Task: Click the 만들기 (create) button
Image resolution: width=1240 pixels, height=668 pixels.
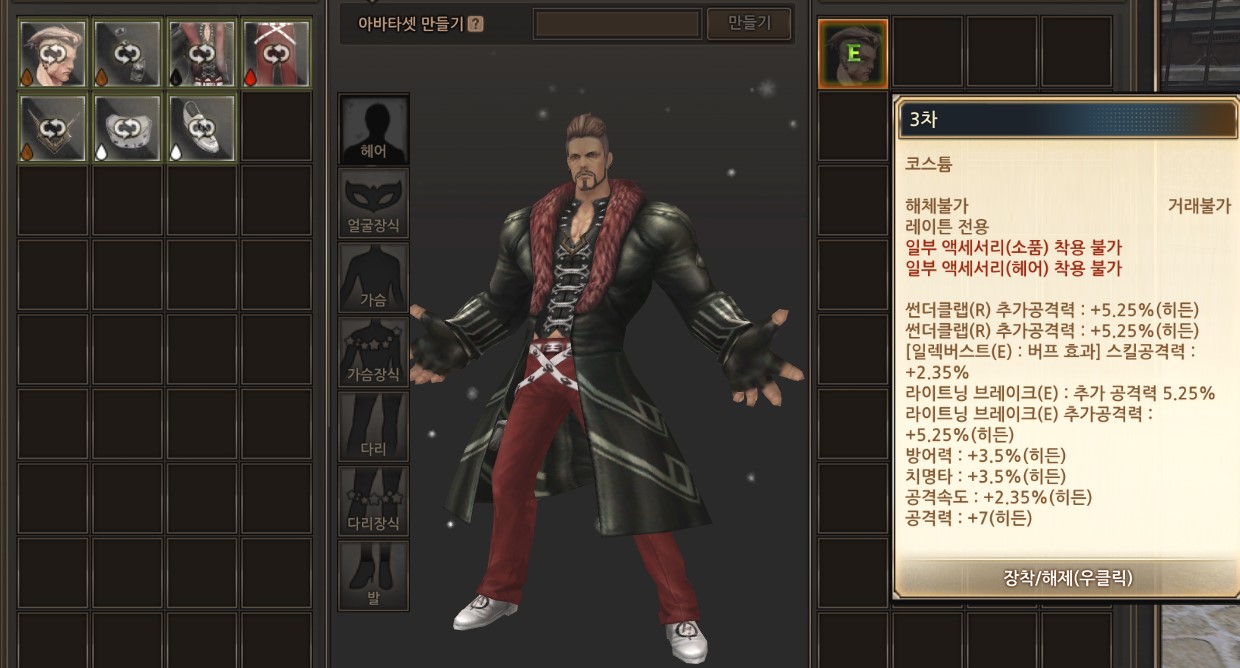Action: (x=748, y=24)
